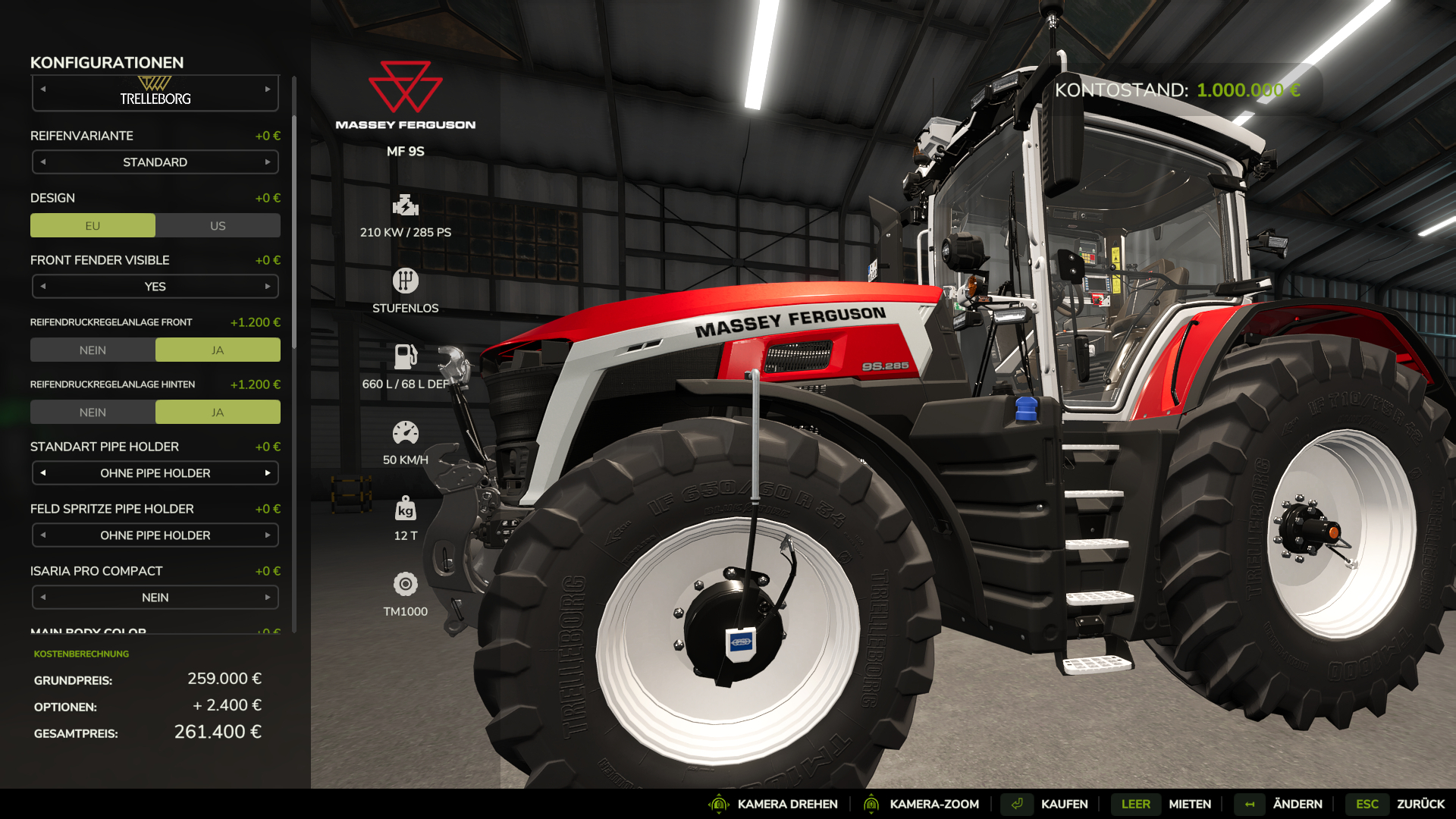
Task: Change Isaria Pro Compact to next value
Action: point(268,598)
